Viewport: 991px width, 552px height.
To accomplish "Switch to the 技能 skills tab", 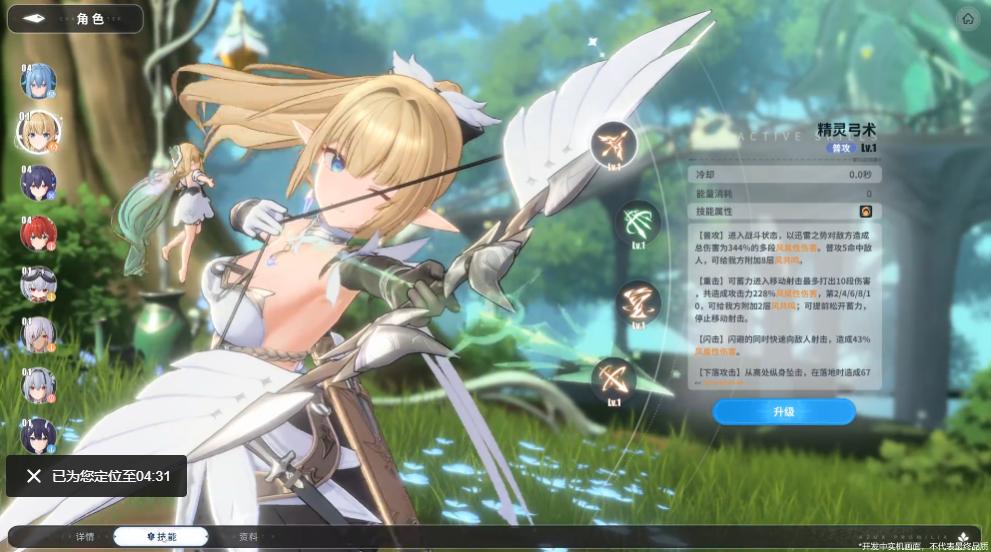I will point(161,537).
